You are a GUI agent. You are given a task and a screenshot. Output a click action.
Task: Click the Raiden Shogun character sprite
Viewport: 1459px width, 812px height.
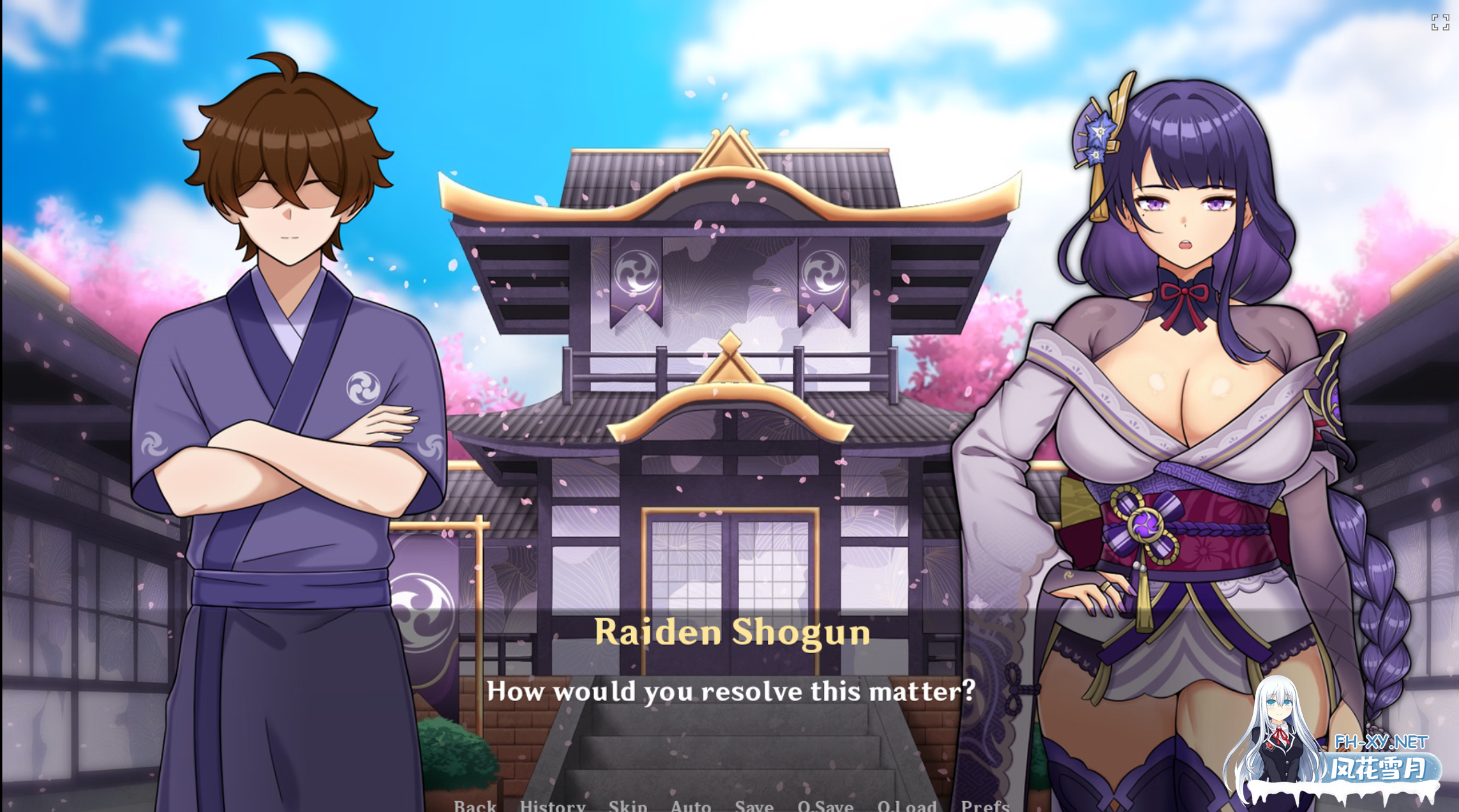point(1193,383)
